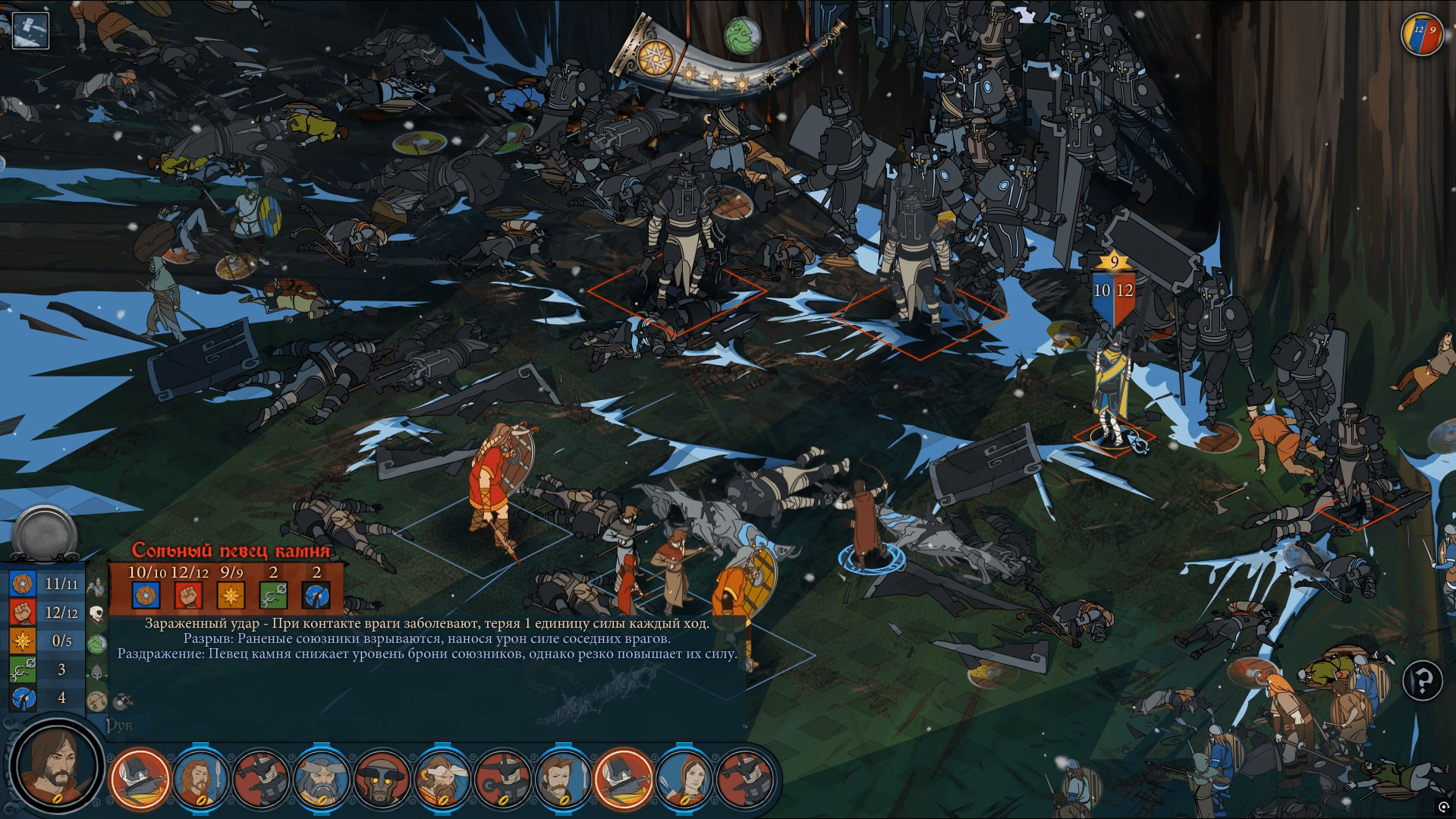1456x819 pixels.
Task: Open the question mark help button
Action: tap(1423, 681)
